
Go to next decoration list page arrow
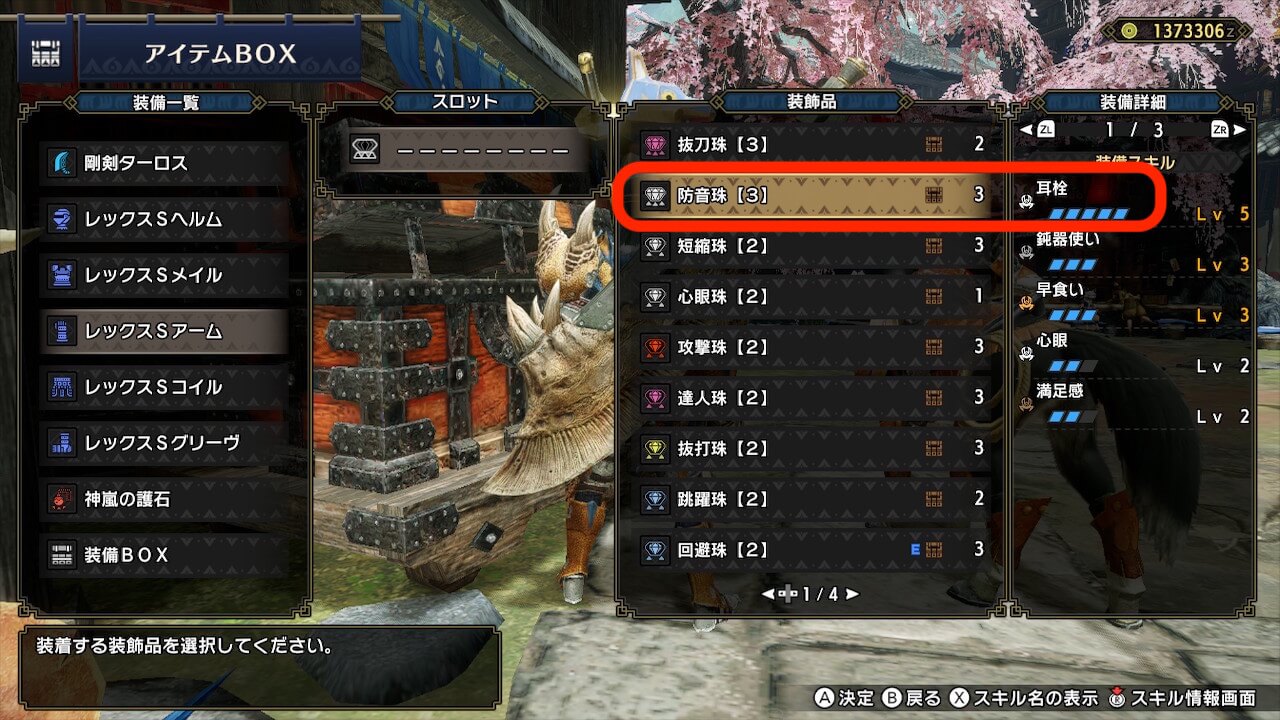click(852, 594)
